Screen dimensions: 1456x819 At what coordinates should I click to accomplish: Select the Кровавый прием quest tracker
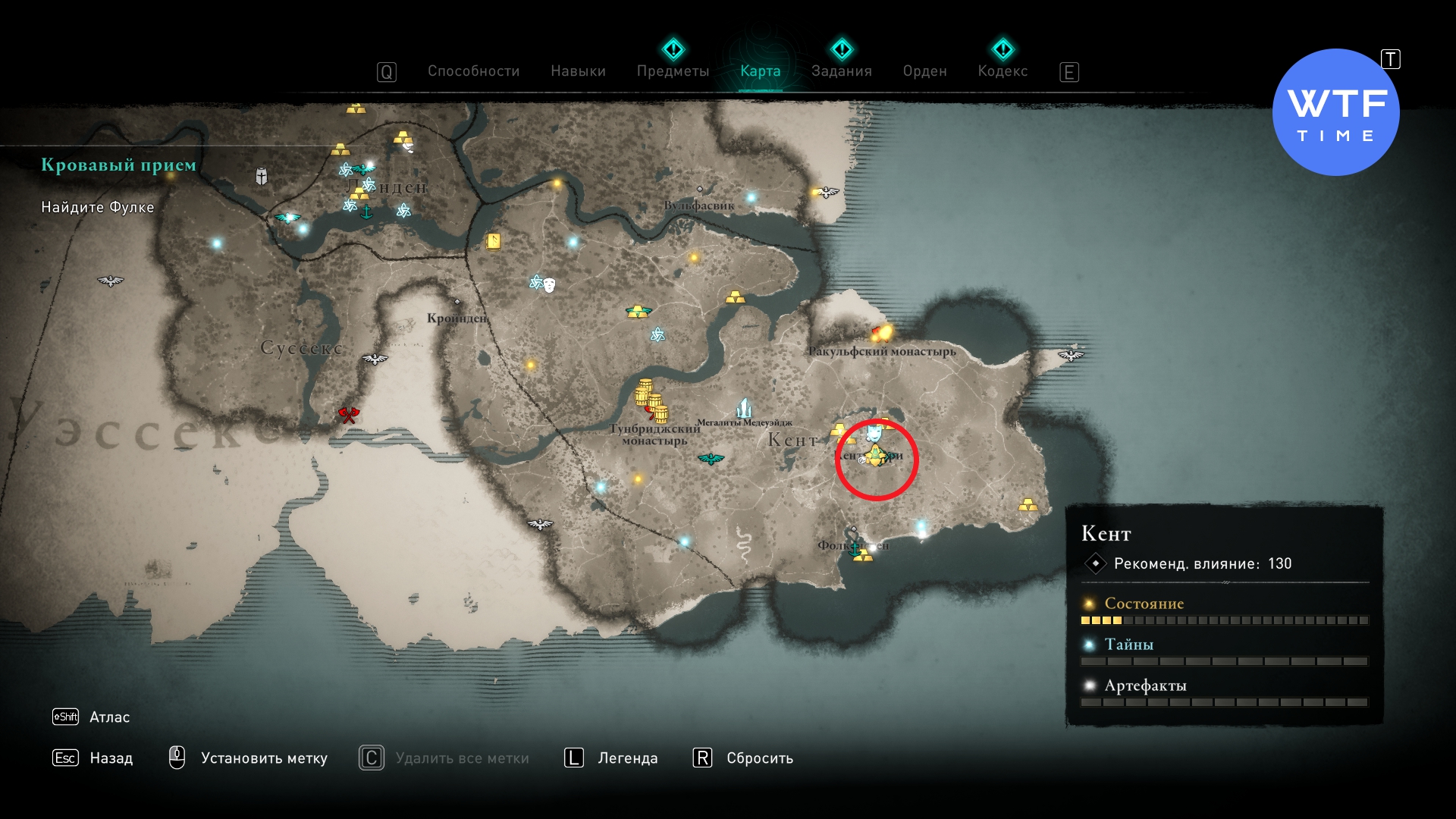click(x=118, y=165)
